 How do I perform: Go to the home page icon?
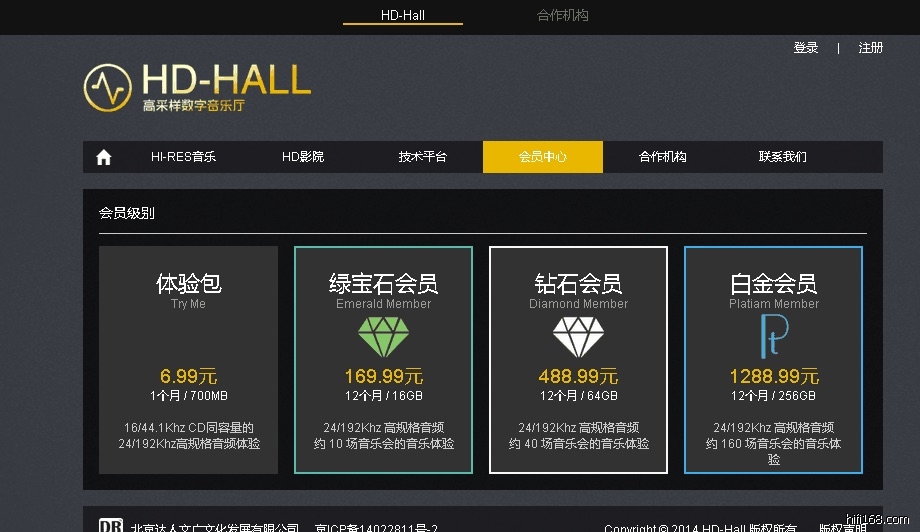(103, 157)
